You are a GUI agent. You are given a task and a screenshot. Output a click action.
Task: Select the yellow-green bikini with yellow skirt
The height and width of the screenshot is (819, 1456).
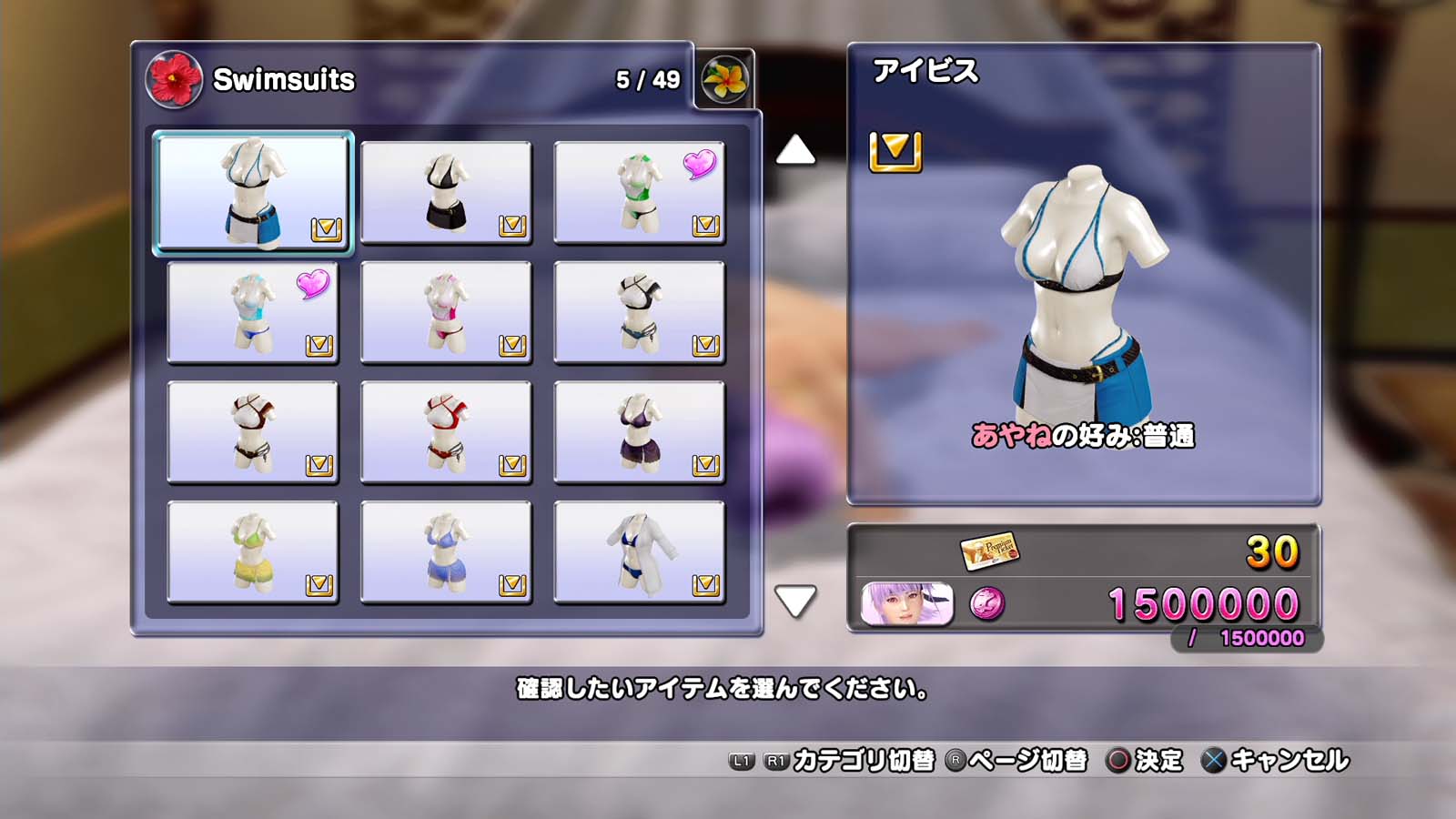tap(253, 552)
